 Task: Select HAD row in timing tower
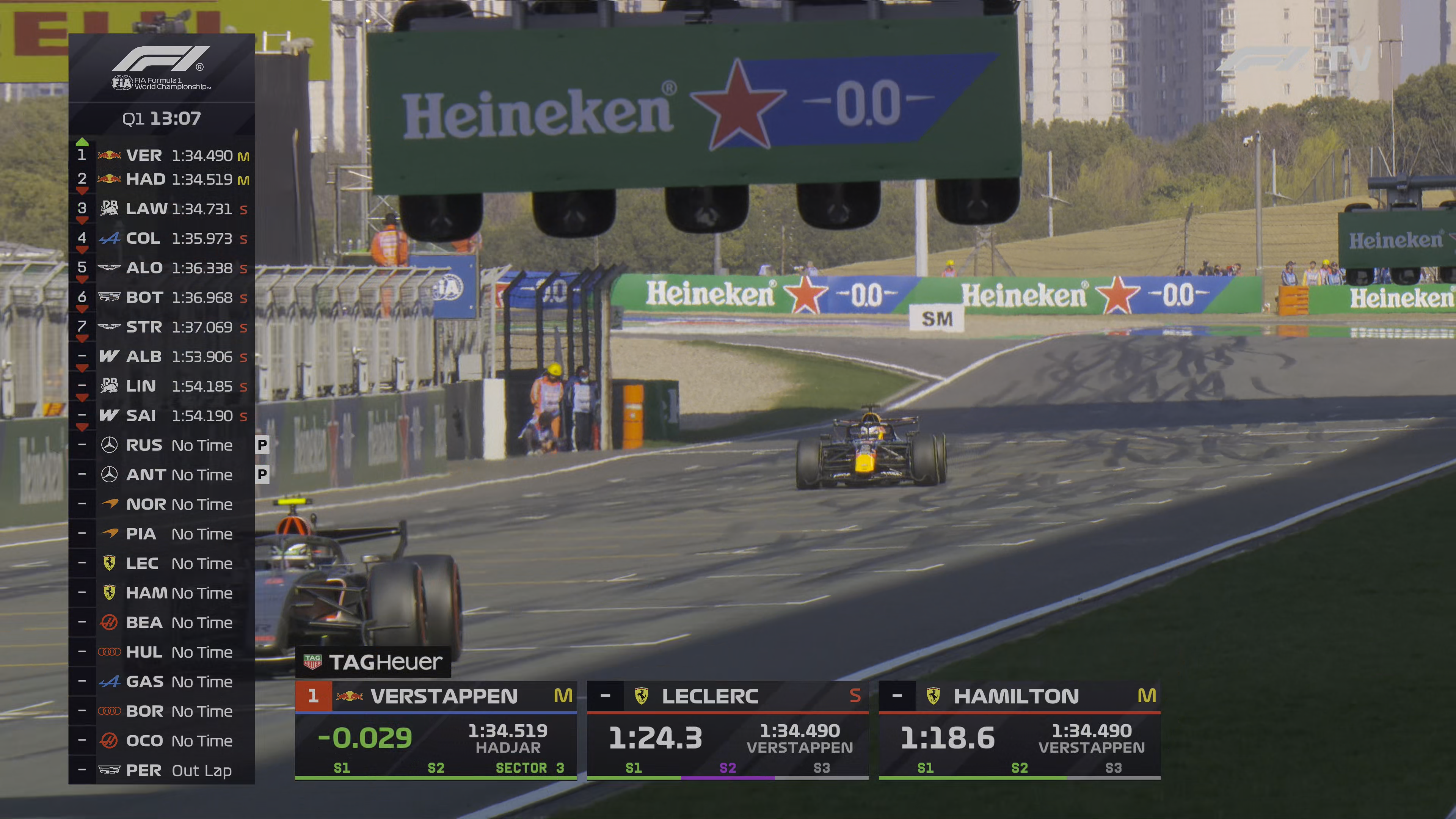click(162, 180)
